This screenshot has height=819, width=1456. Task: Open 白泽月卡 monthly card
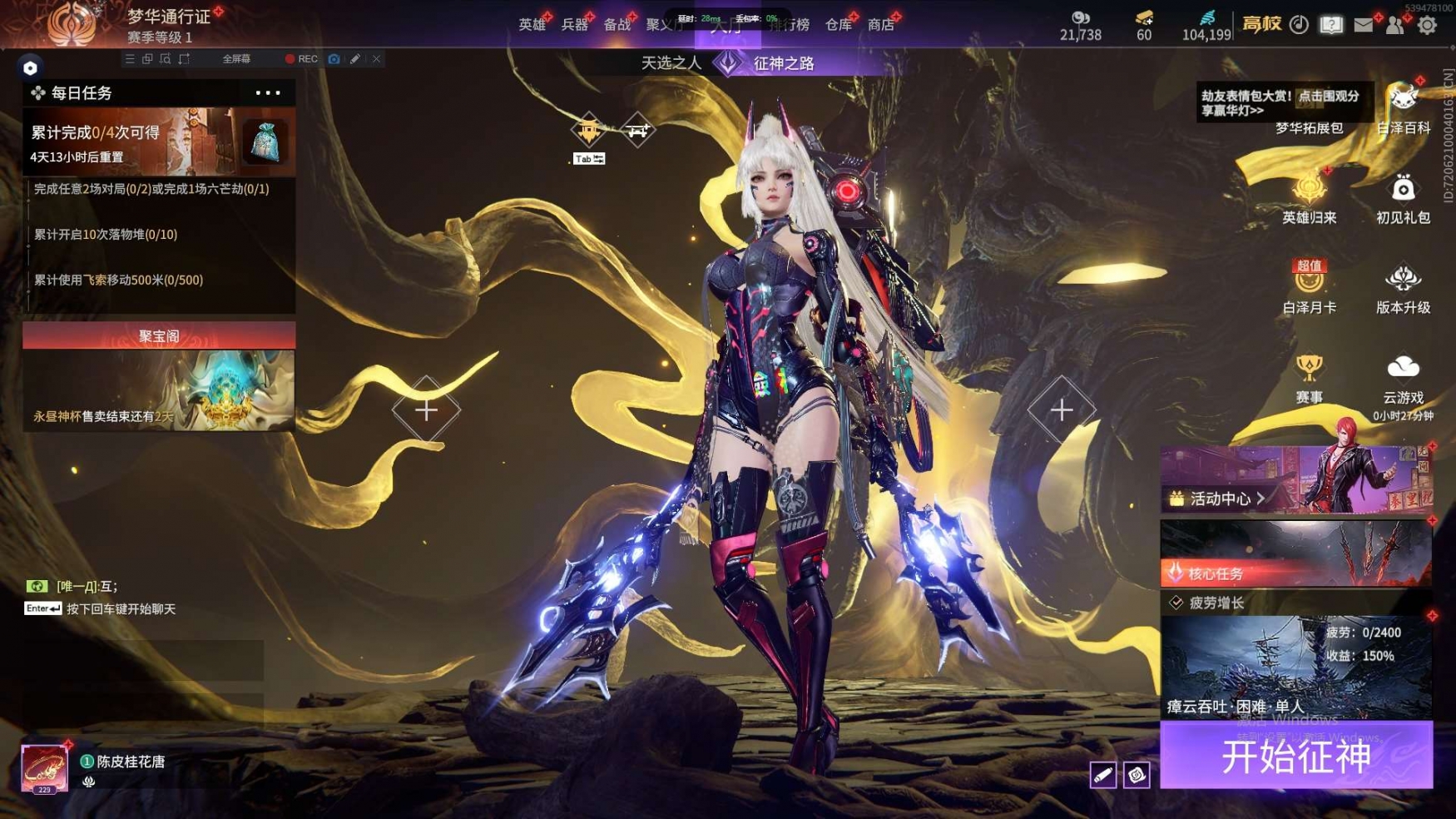coord(1309,287)
